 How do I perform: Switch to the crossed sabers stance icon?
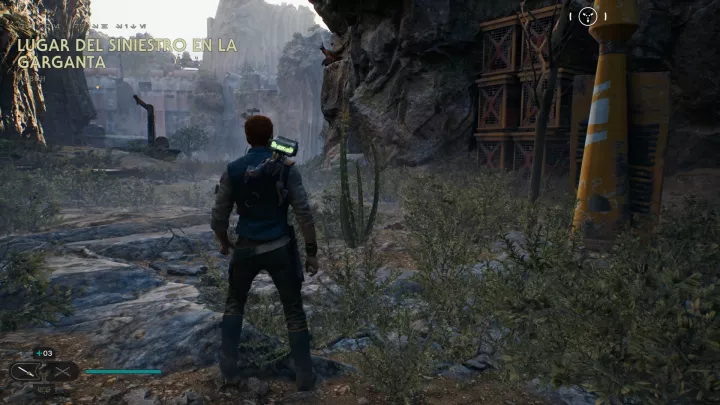[x=61, y=371]
